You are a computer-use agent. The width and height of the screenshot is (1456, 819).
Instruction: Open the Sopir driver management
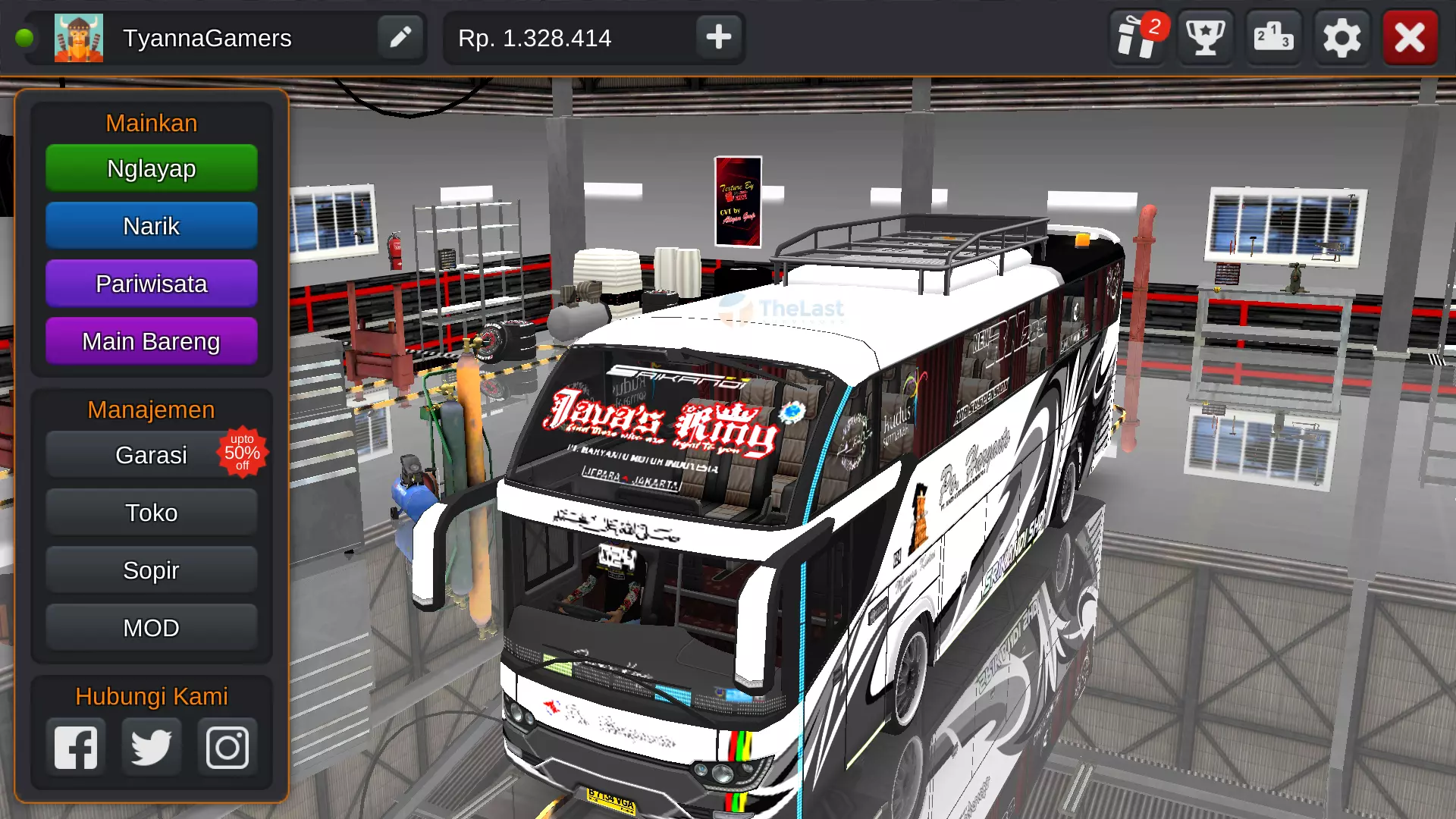click(x=151, y=570)
